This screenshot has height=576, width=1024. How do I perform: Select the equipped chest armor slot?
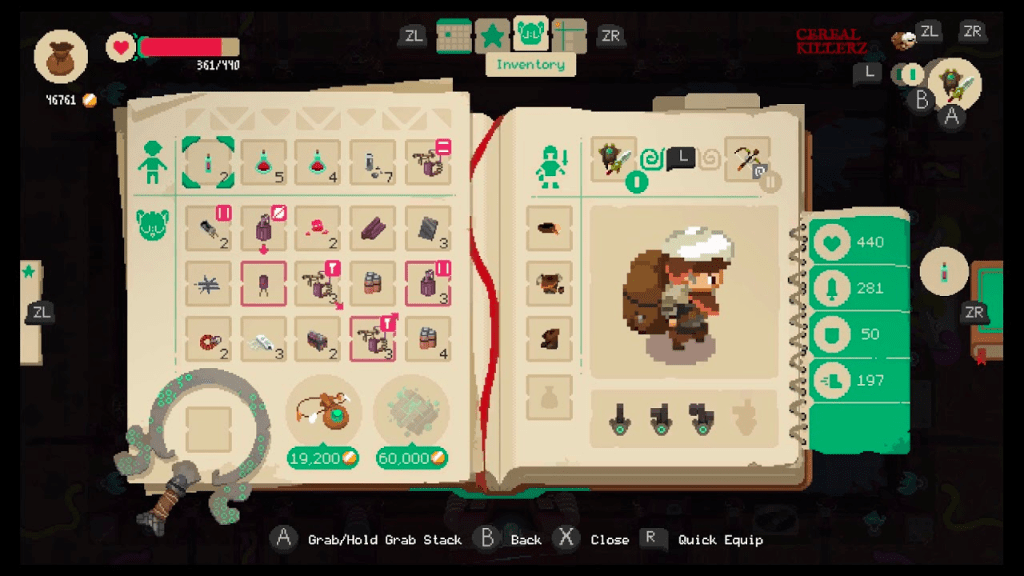[x=549, y=285]
